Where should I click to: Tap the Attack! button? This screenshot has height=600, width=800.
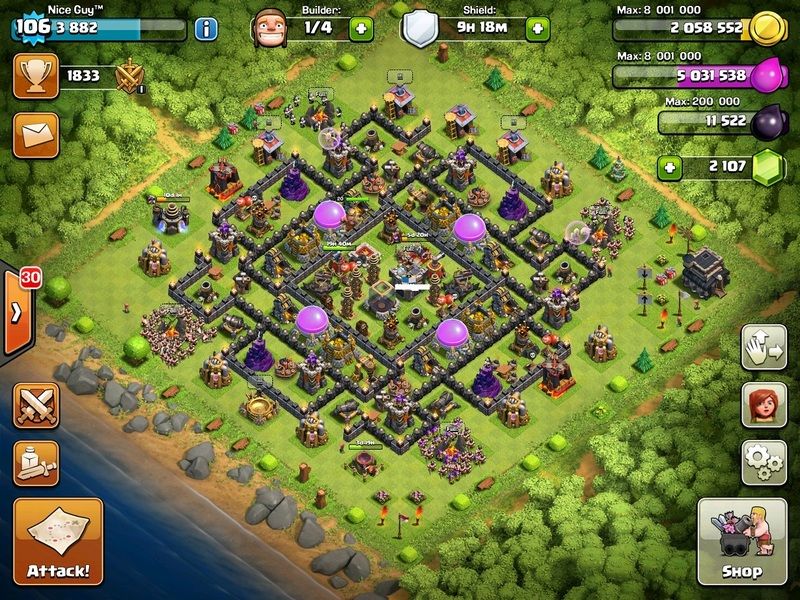point(57,541)
